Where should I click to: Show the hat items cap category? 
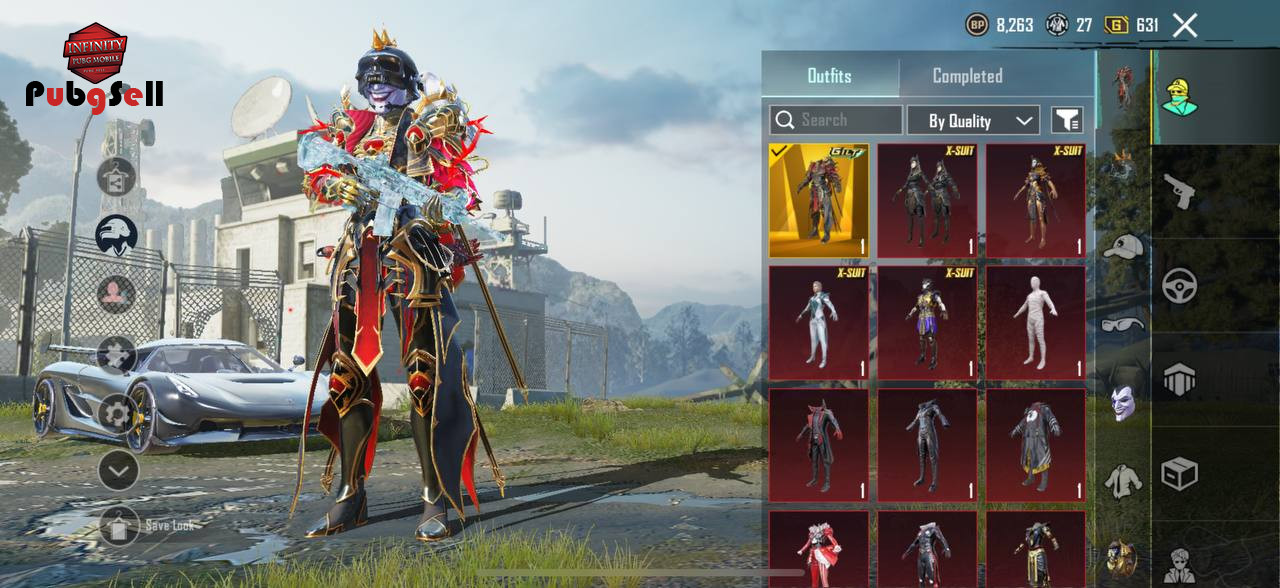click(x=1123, y=246)
